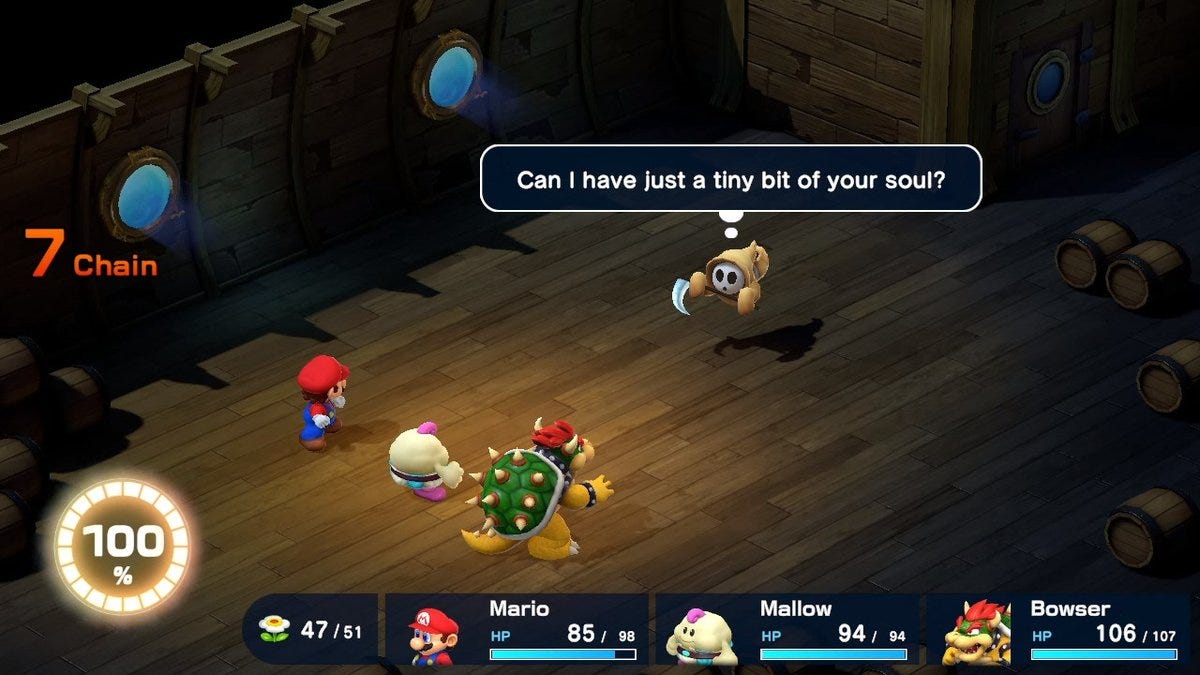Choose Mallow's party status panel
This screenshot has width=1200, height=675.
[x=787, y=629]
